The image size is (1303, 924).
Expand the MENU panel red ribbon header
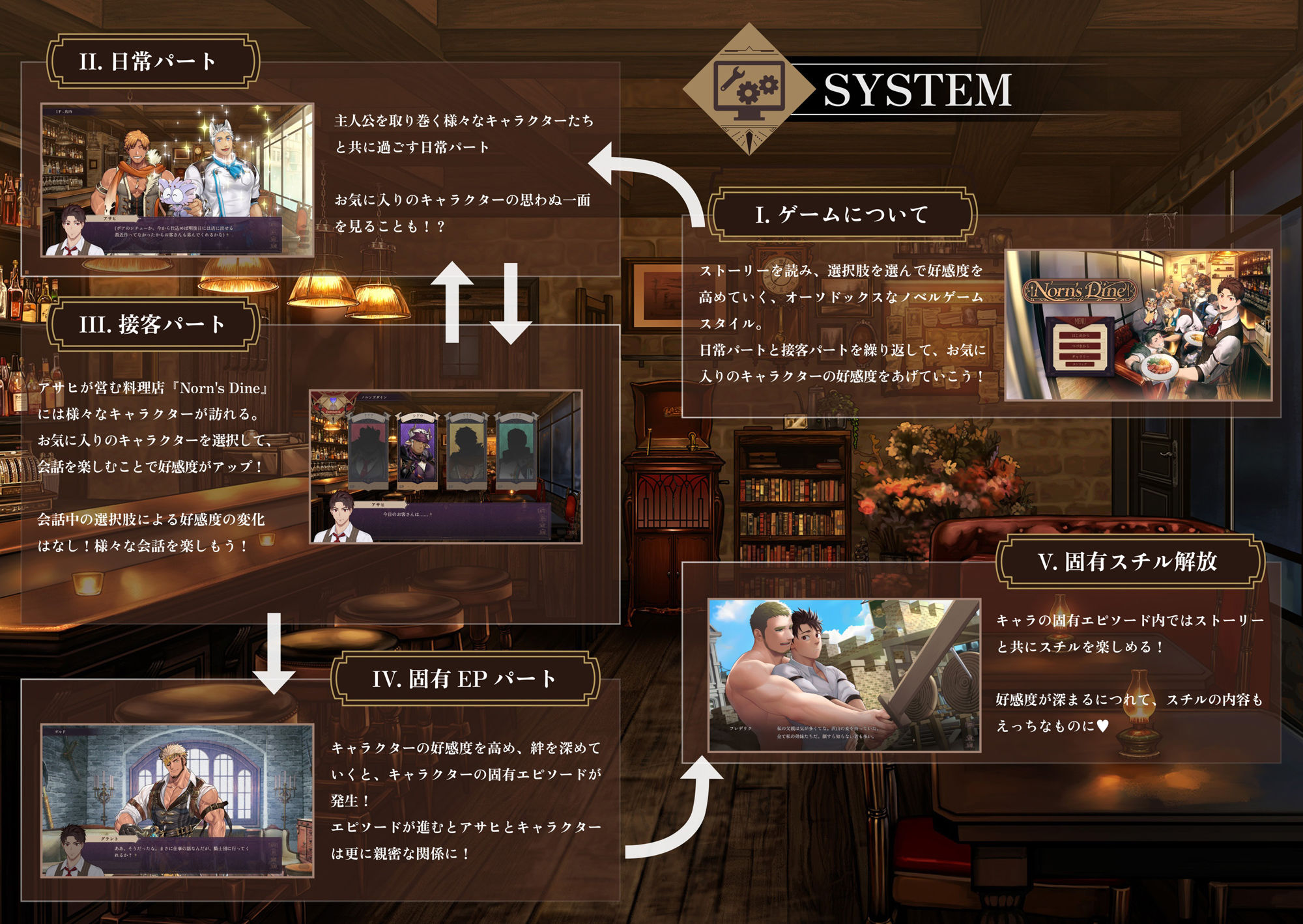[x=1081, y=321]
